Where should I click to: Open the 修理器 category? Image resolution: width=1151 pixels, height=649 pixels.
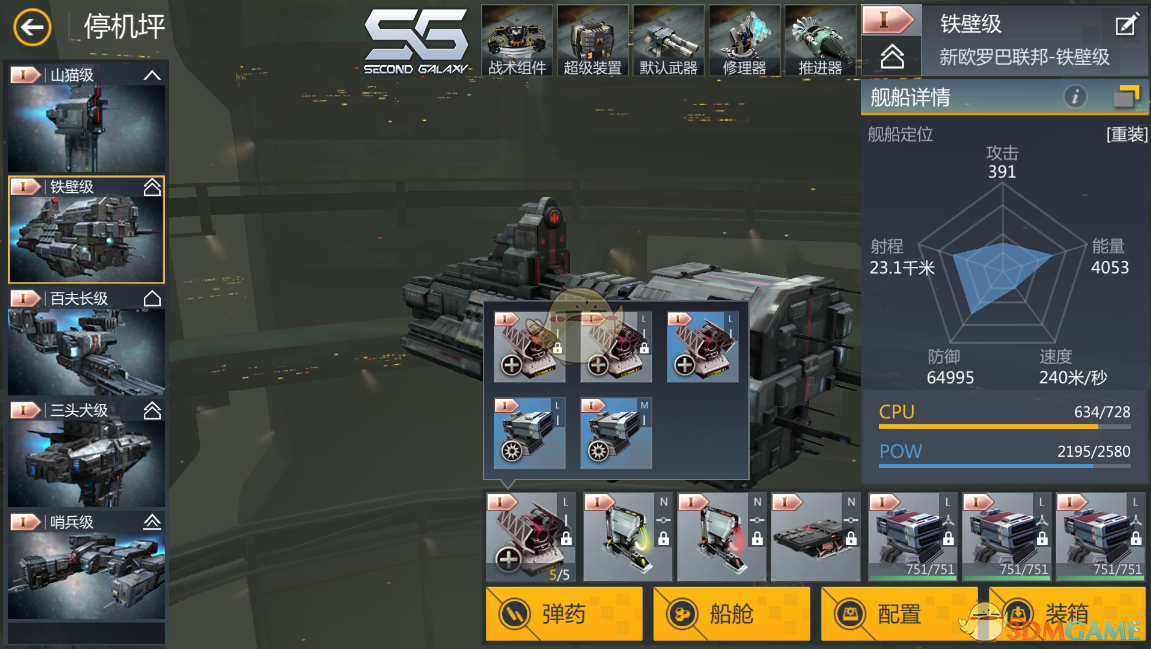(x=745, y=41)
